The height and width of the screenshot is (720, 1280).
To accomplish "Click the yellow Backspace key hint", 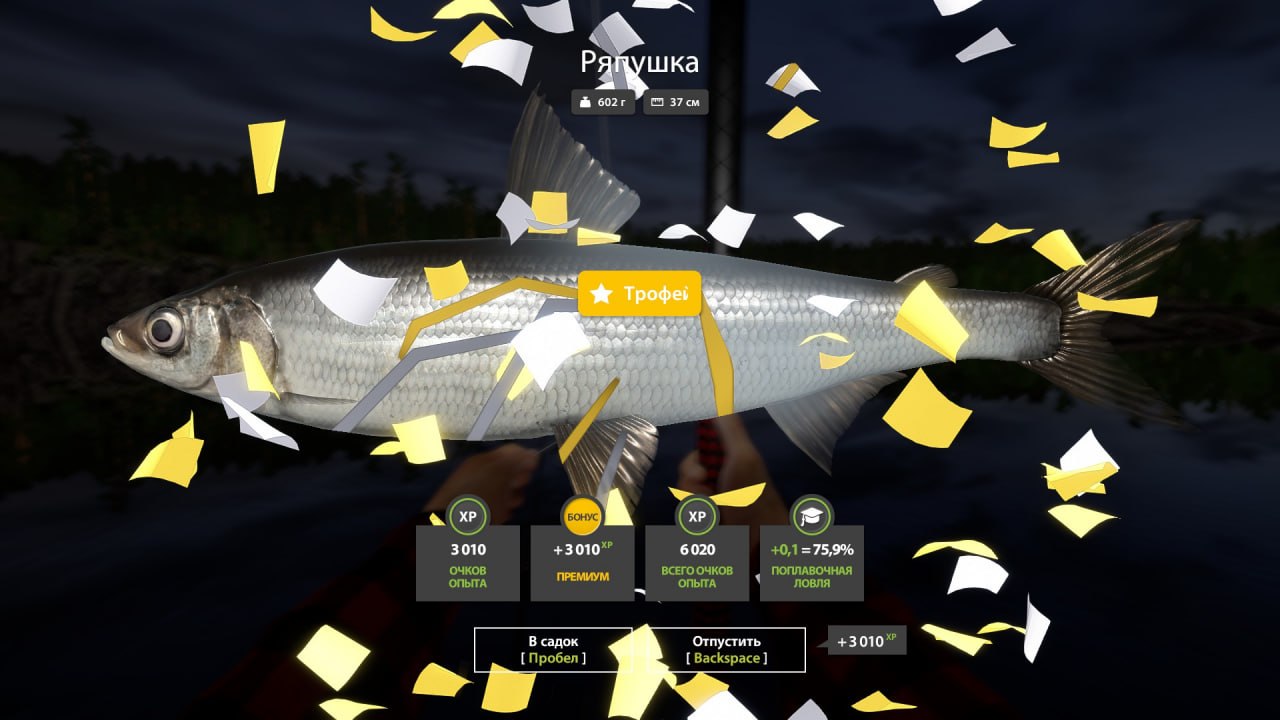I will [x=726, y=658].
